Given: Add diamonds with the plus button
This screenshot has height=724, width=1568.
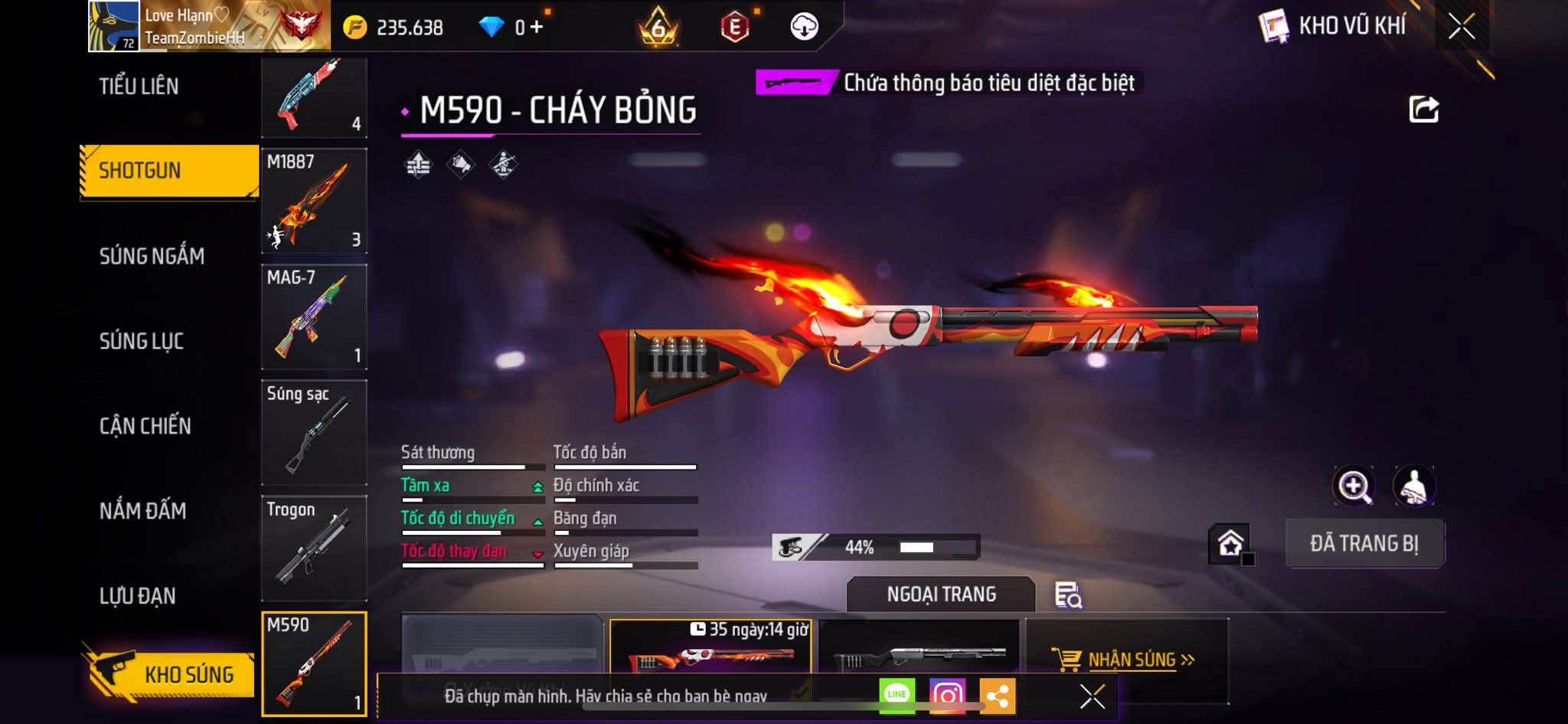Looking at the screenshot, I should coord(536,28).
